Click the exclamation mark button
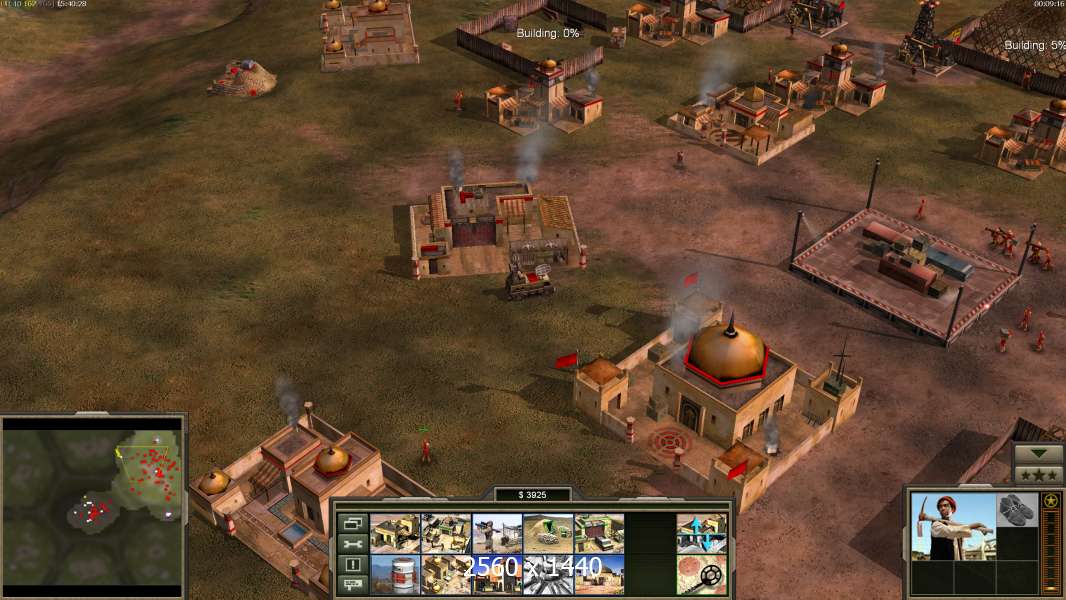This screenshot has height=600, width=1066. [351, 564]
